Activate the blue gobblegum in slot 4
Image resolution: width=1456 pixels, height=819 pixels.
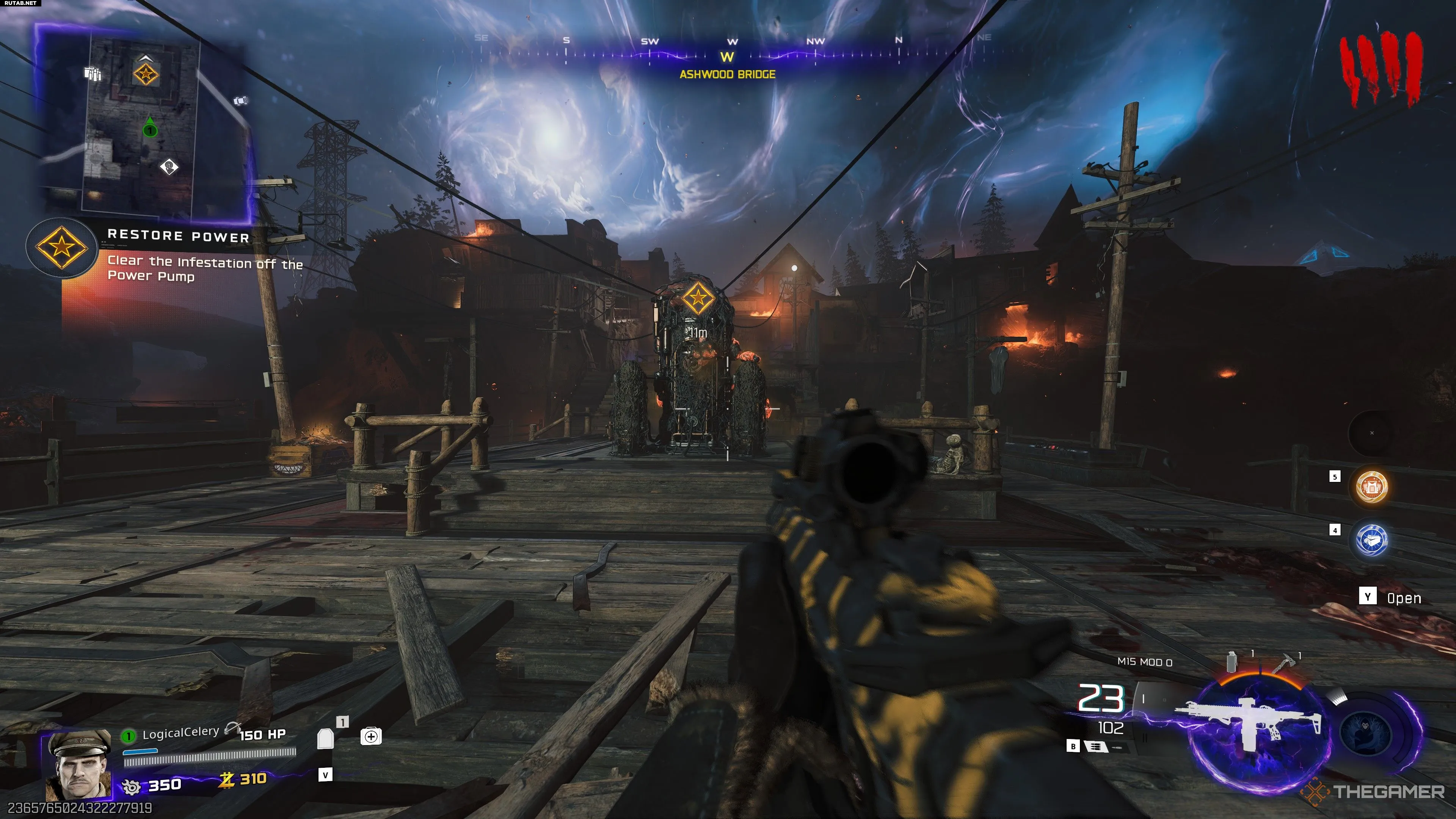coord(1371,540)
